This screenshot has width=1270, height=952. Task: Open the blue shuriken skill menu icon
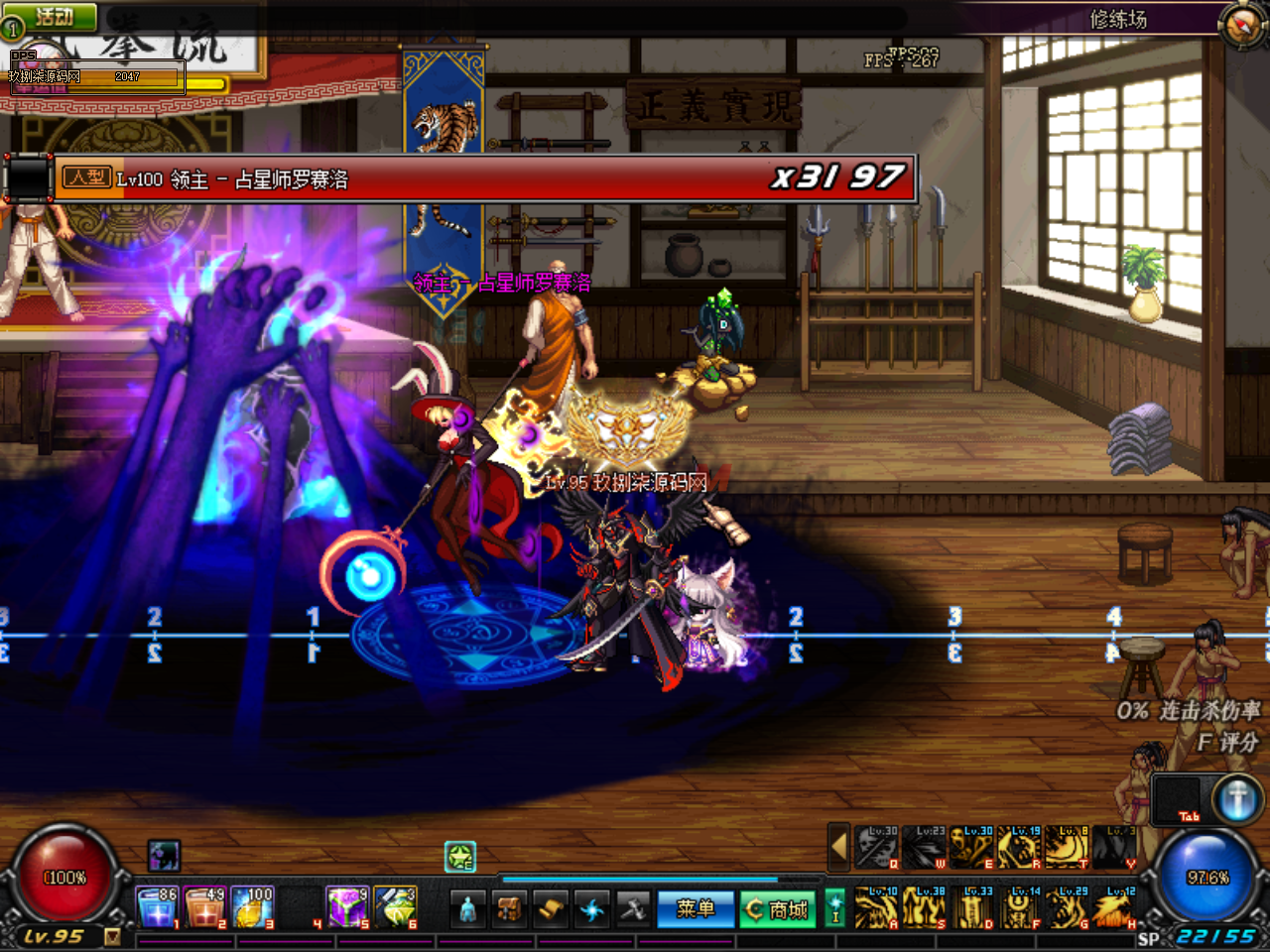coord(592,908)
